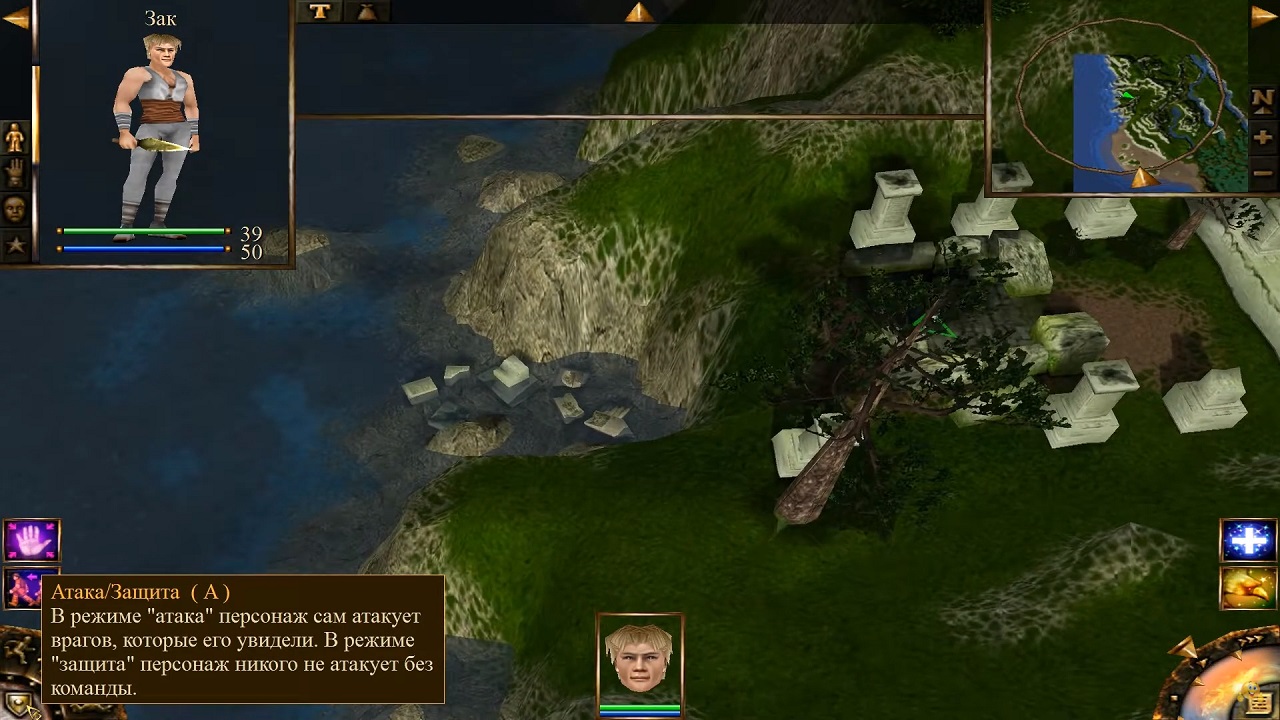
Task: Click the T icon in top bar
Action: click(319, 11)
